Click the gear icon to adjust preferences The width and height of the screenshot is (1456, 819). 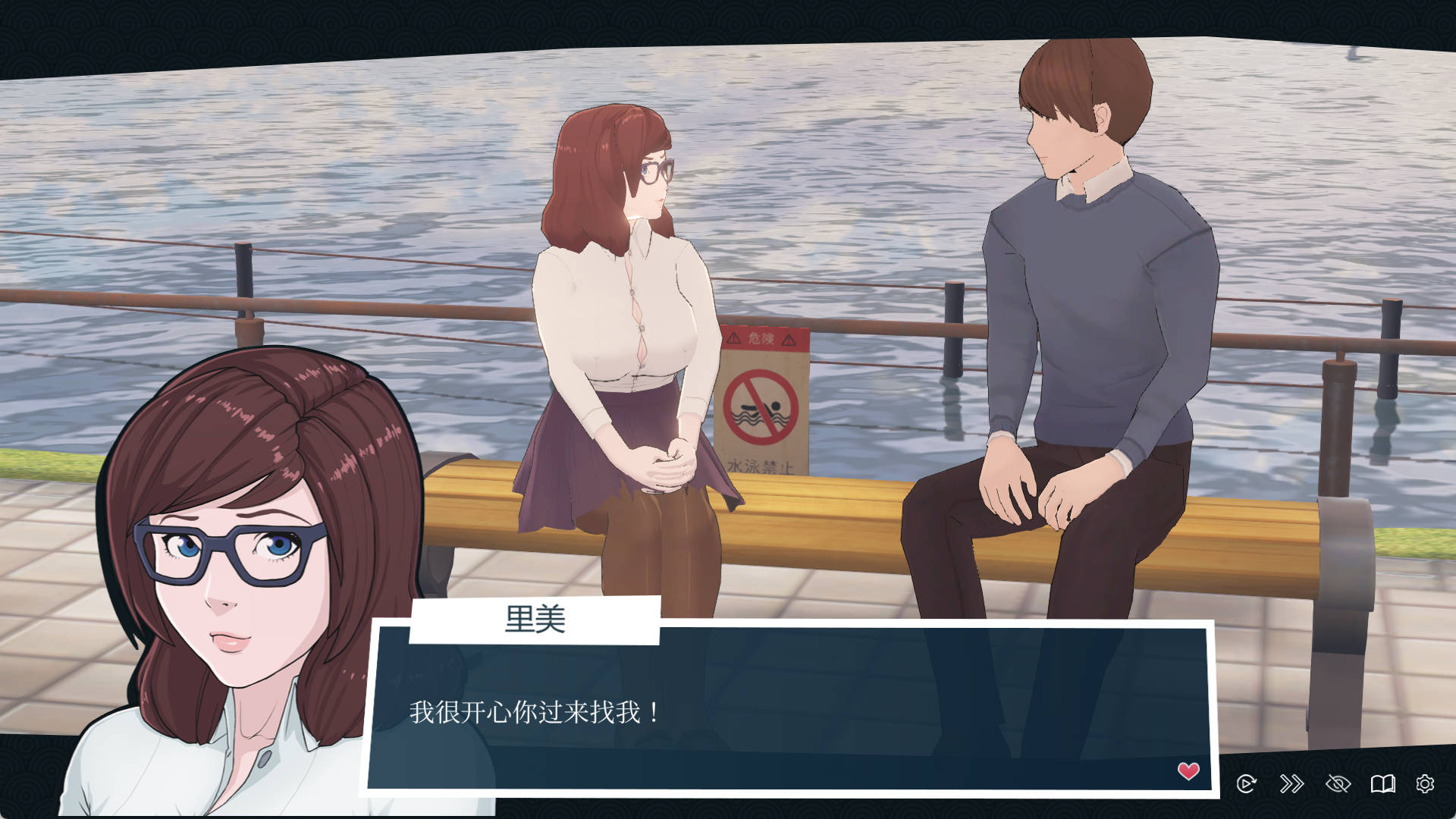[x=1426, y=783]
